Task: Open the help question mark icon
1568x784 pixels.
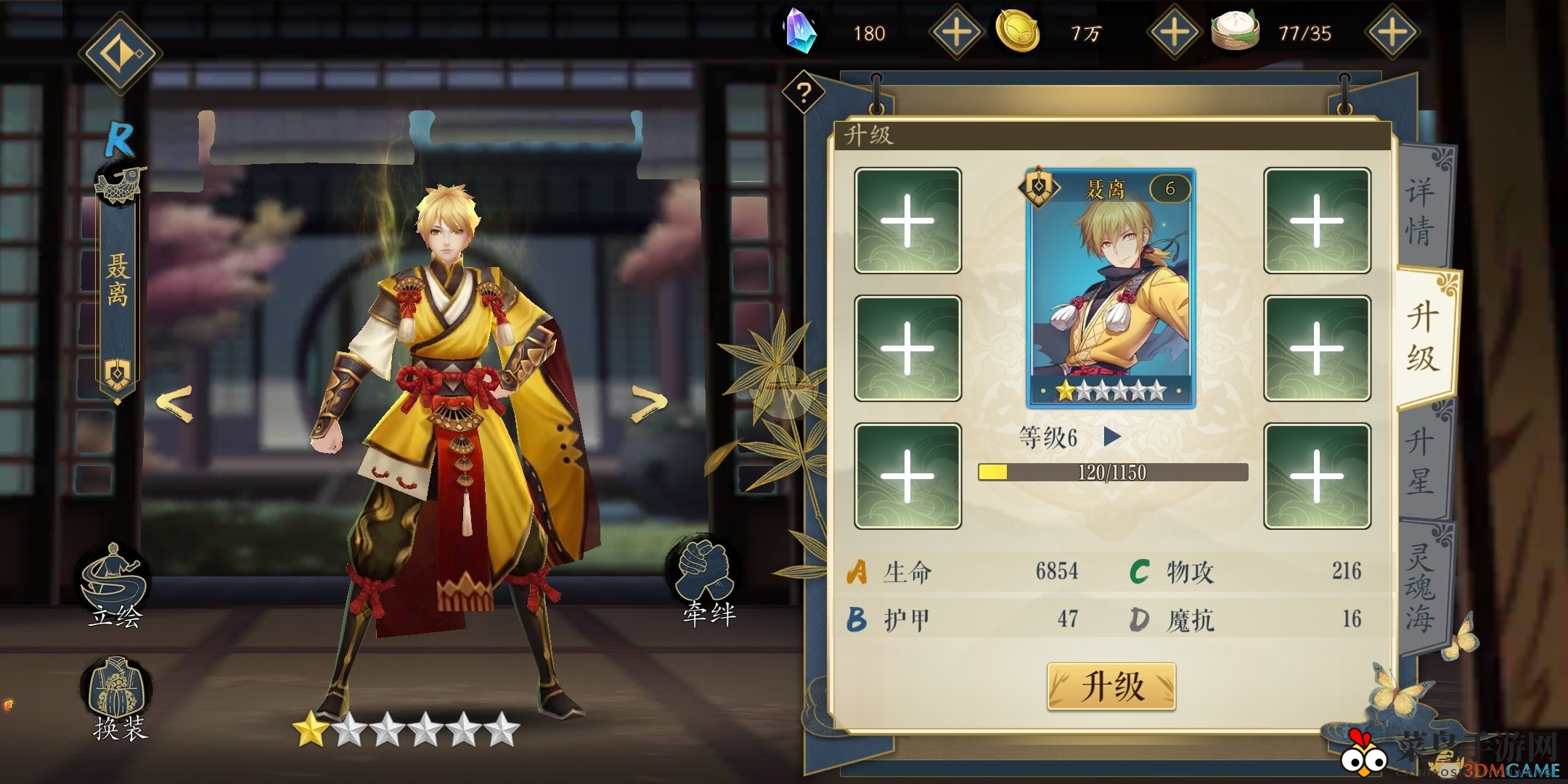Action: pos(803,93)
